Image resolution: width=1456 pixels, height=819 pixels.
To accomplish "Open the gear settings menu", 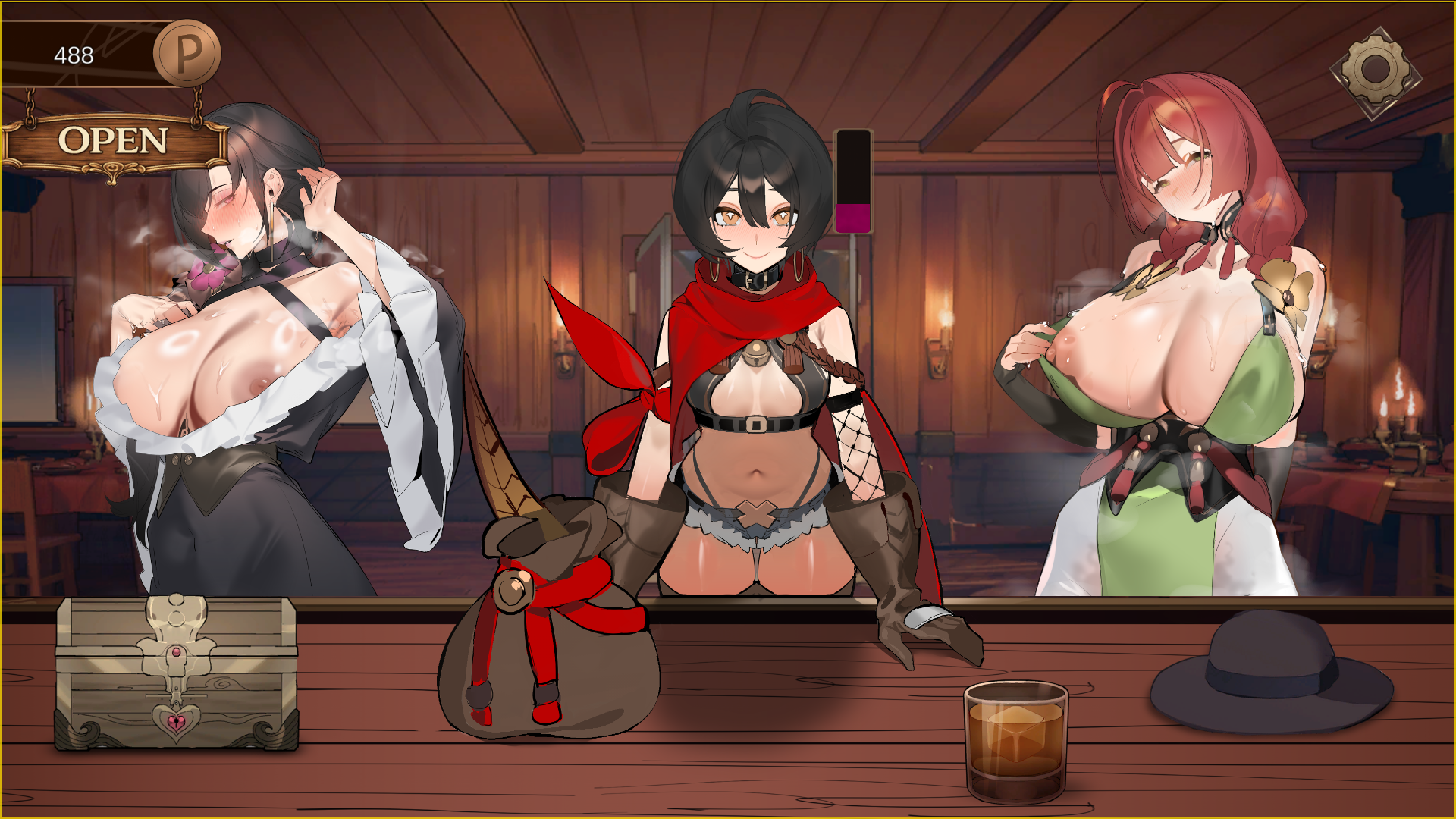I will pyautogui.click(x=1375, y=71).
